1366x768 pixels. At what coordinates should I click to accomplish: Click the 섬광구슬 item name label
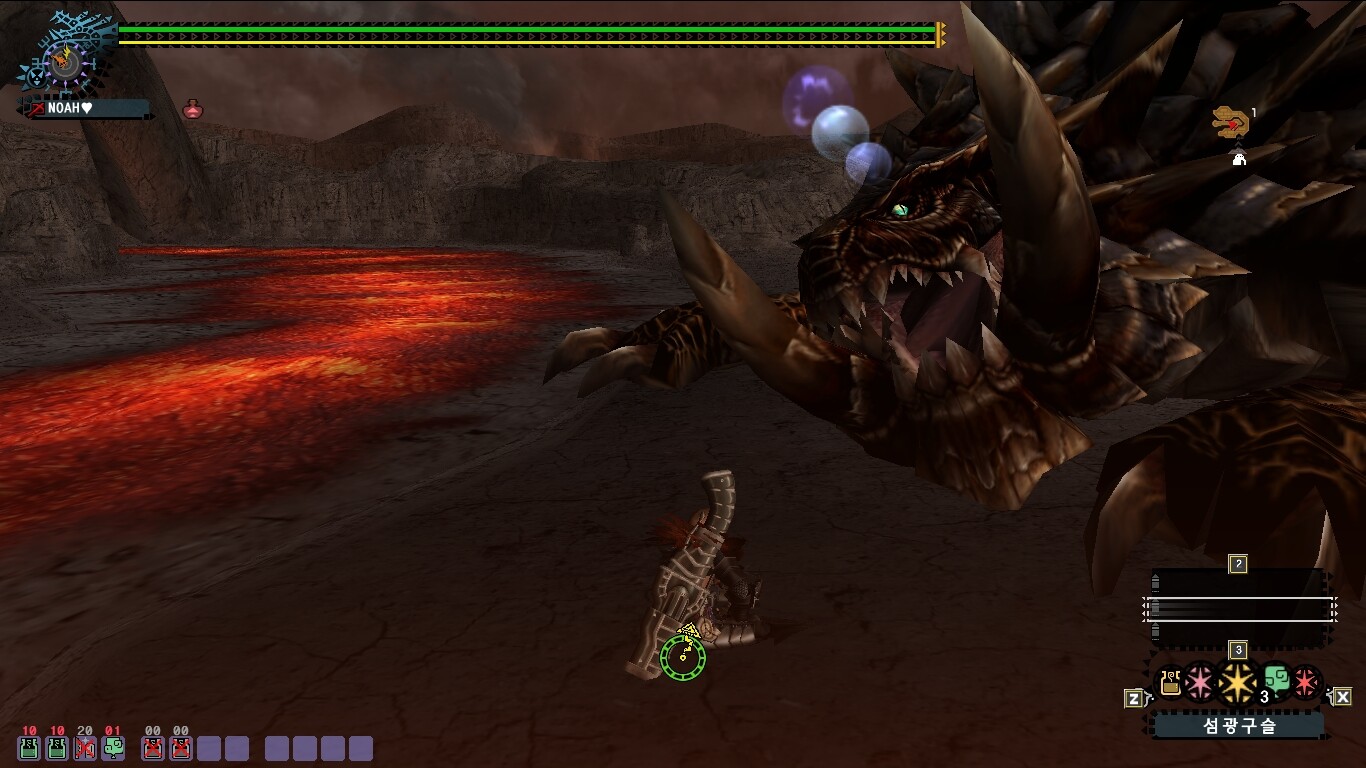coord(1239,726)
